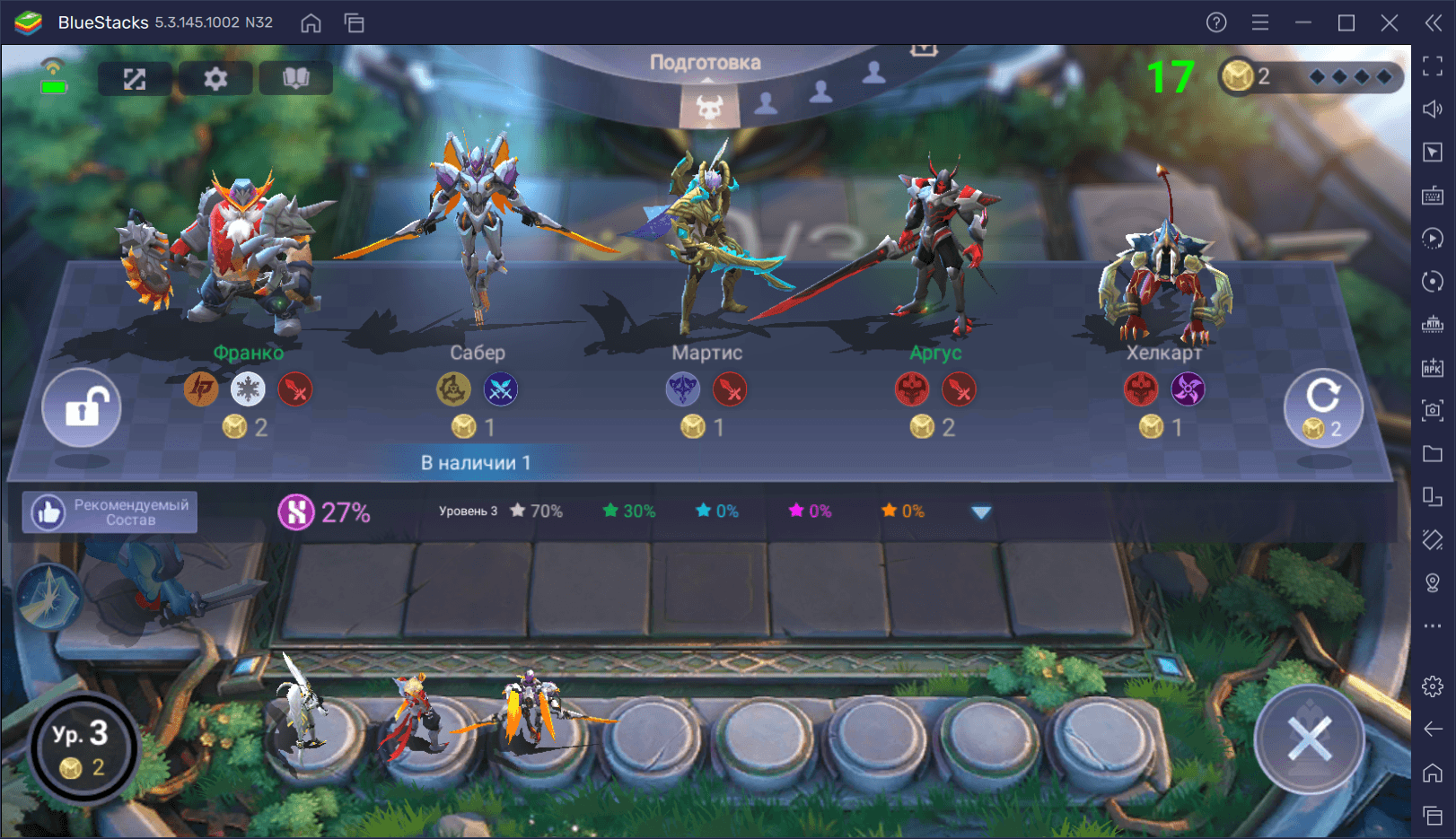Open the game settings gear
1456x839 pixels.
[215, 79]
